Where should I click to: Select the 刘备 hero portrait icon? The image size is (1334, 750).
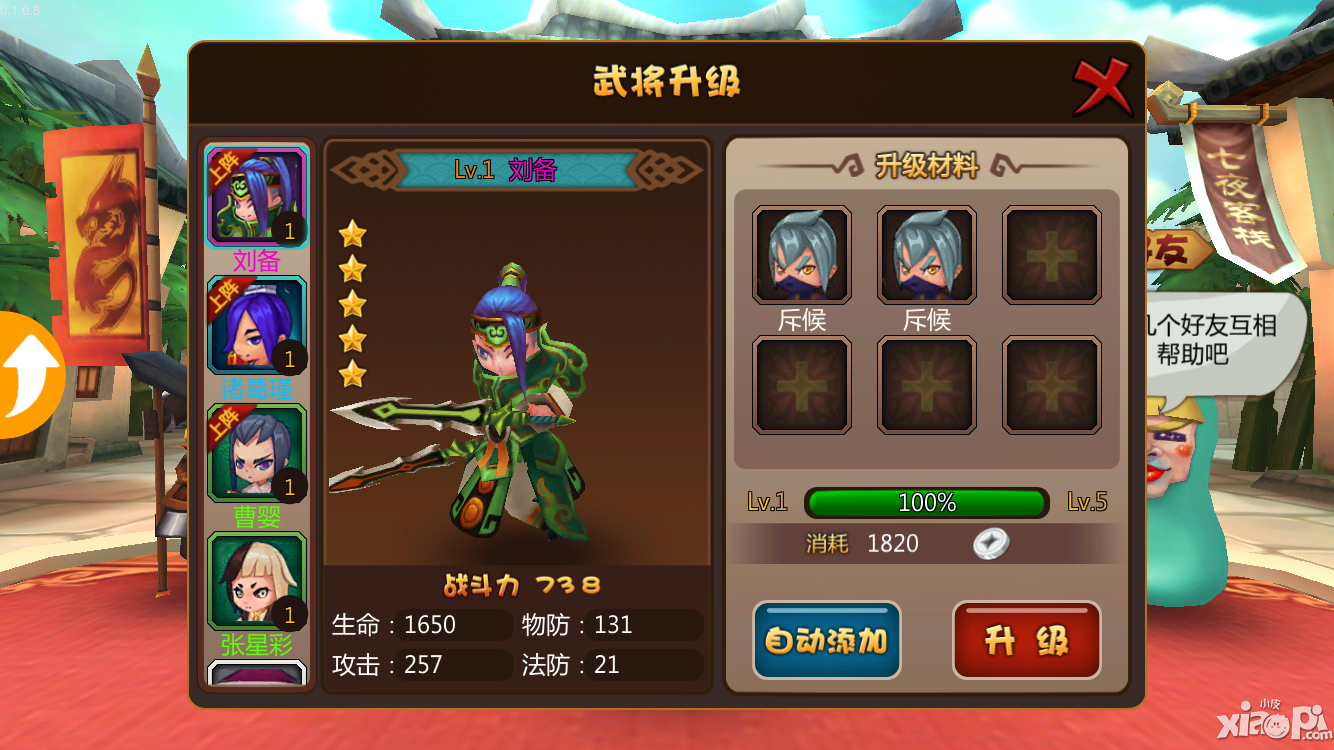click(x=256, y=196)
